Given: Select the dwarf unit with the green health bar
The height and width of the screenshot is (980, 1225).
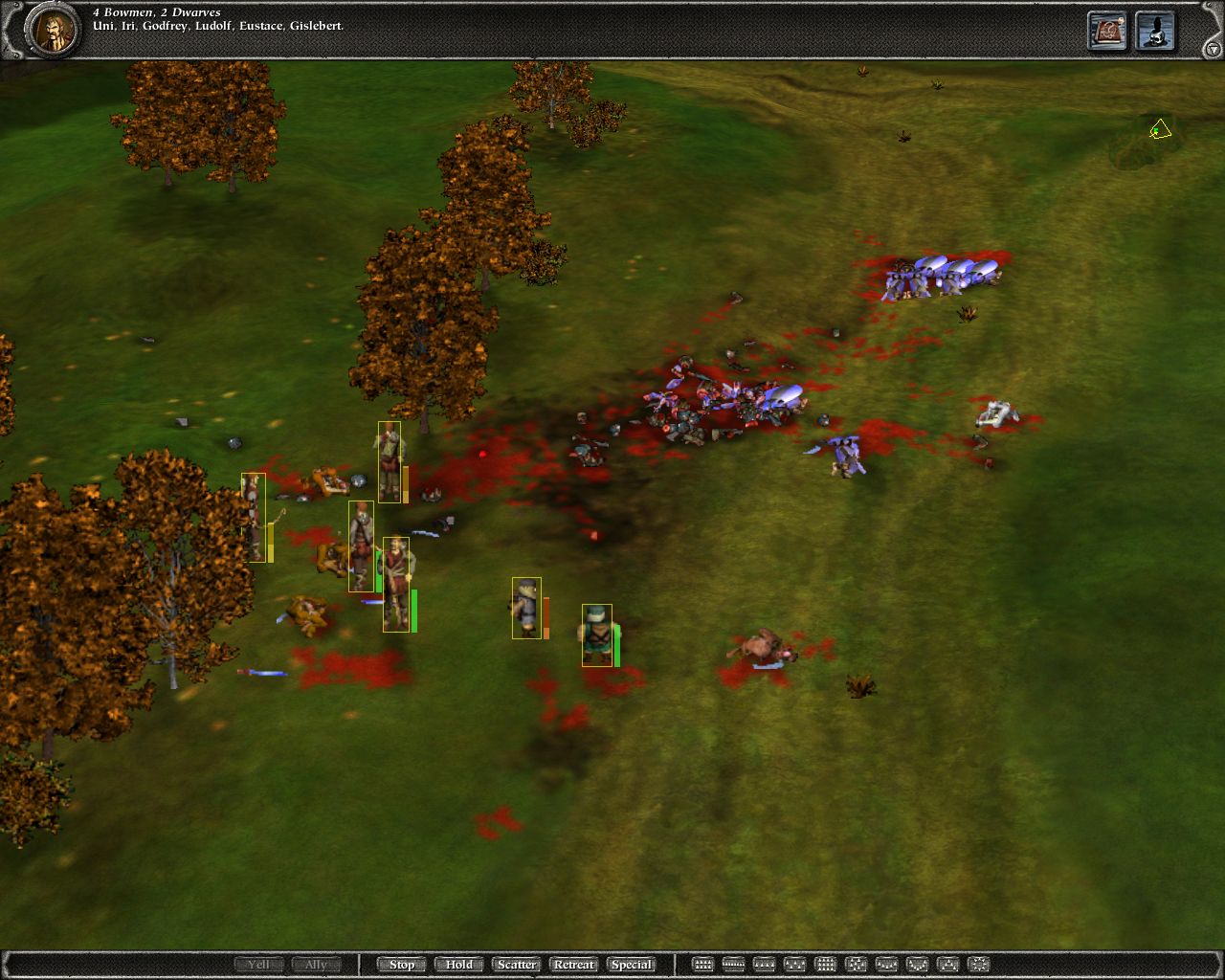Looking at the screenshot, I should click(x=598, y=636).
